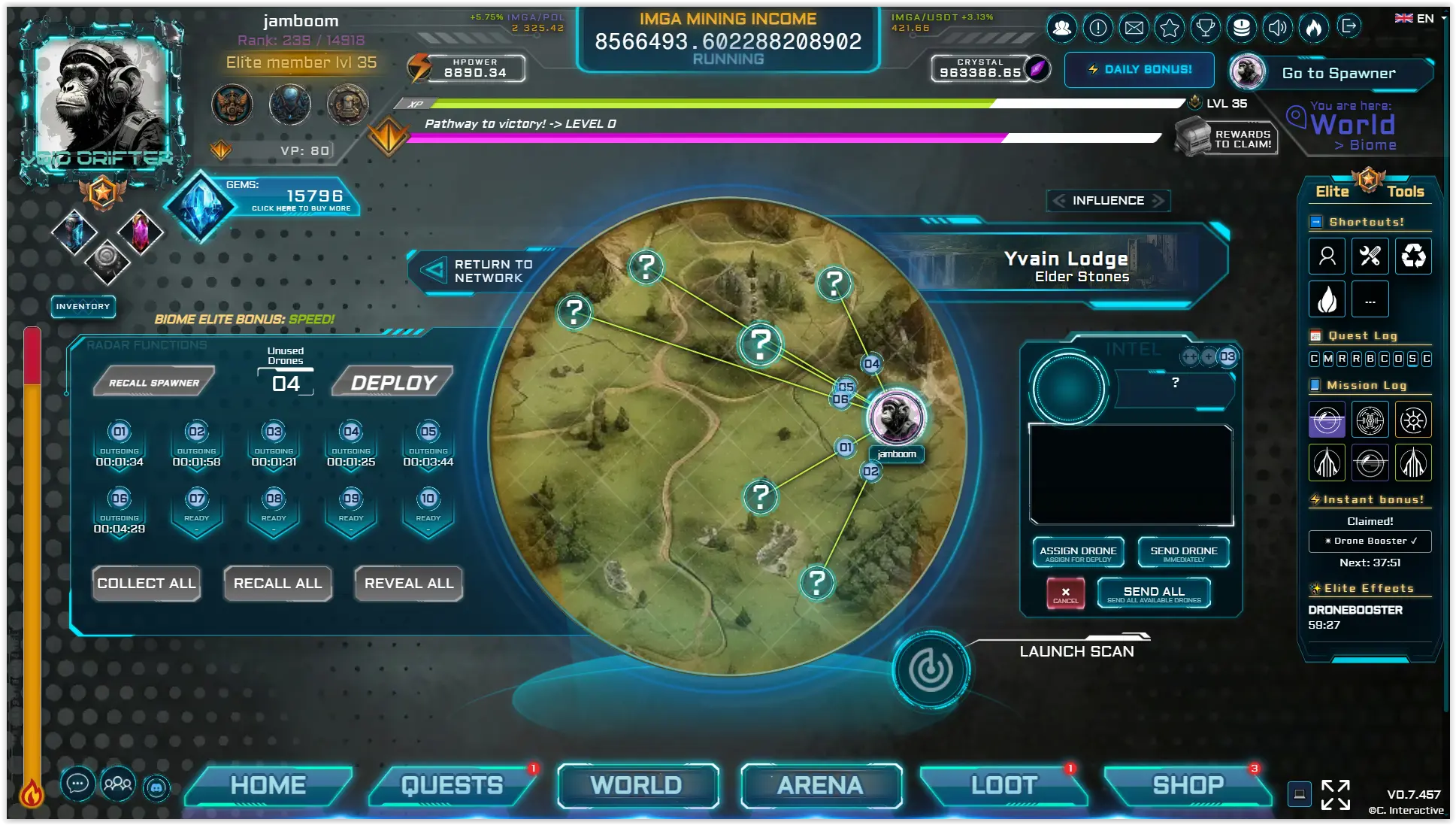Click the recycle shortcut icon under Shortcuts
Image resolution: width=1456 pixels, height=825 pixels.
[1413, 256]
